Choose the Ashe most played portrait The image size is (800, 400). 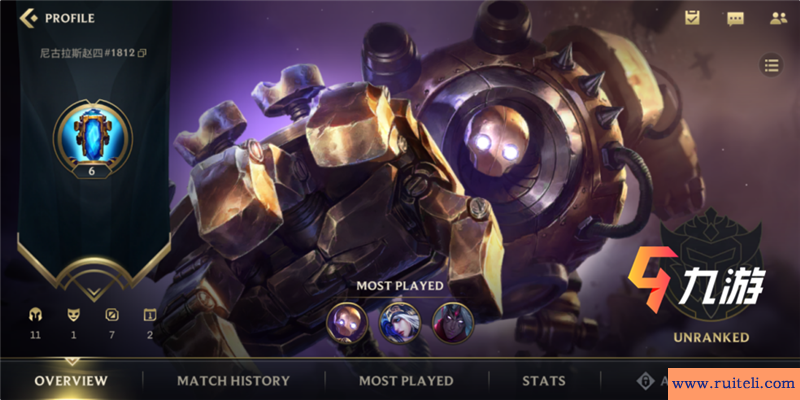[x=399, y=322]
